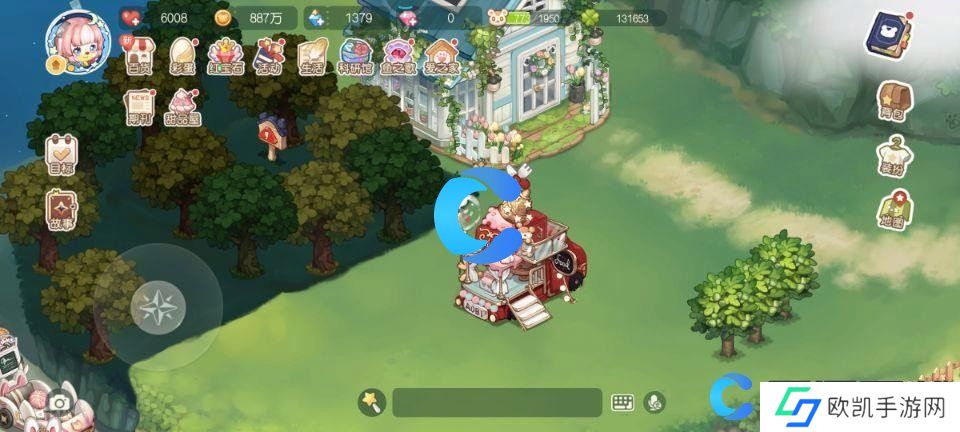Open the 爱之家 house icon
The image size is (960, 432).
[440, 56]
